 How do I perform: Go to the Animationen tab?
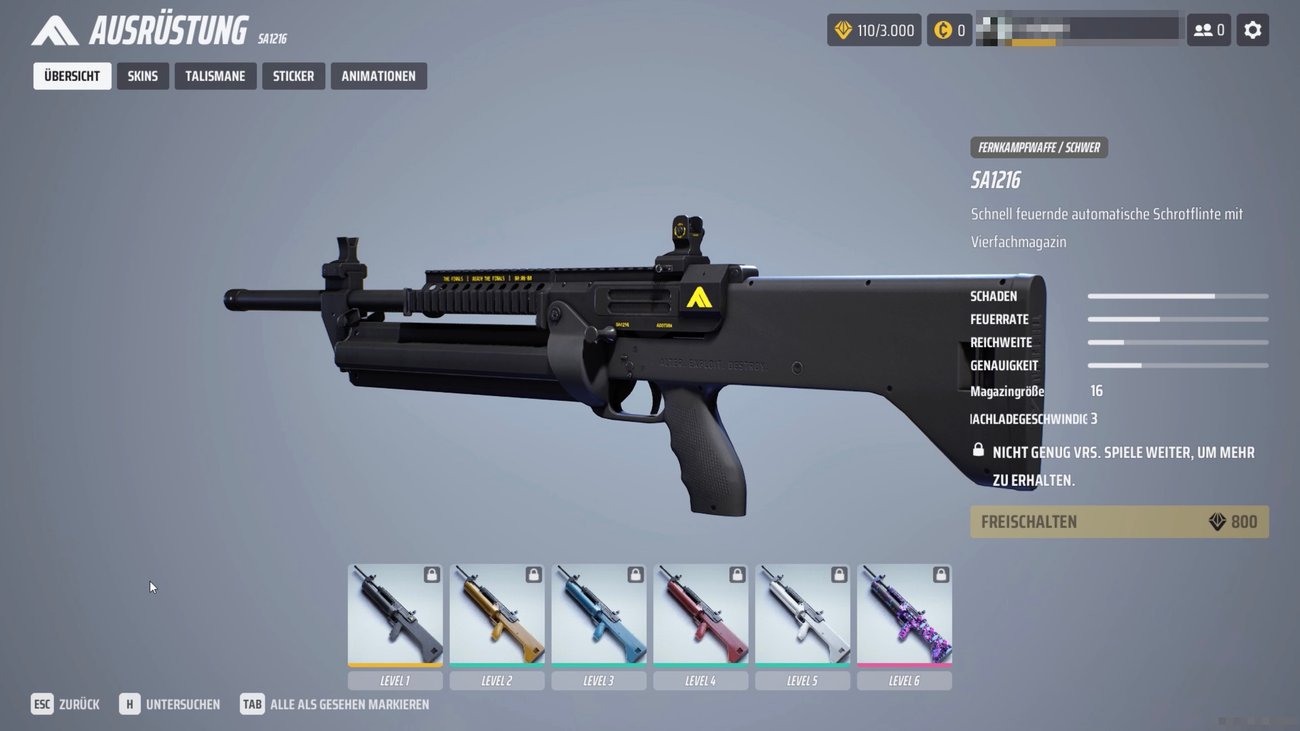tap(378, 76)
